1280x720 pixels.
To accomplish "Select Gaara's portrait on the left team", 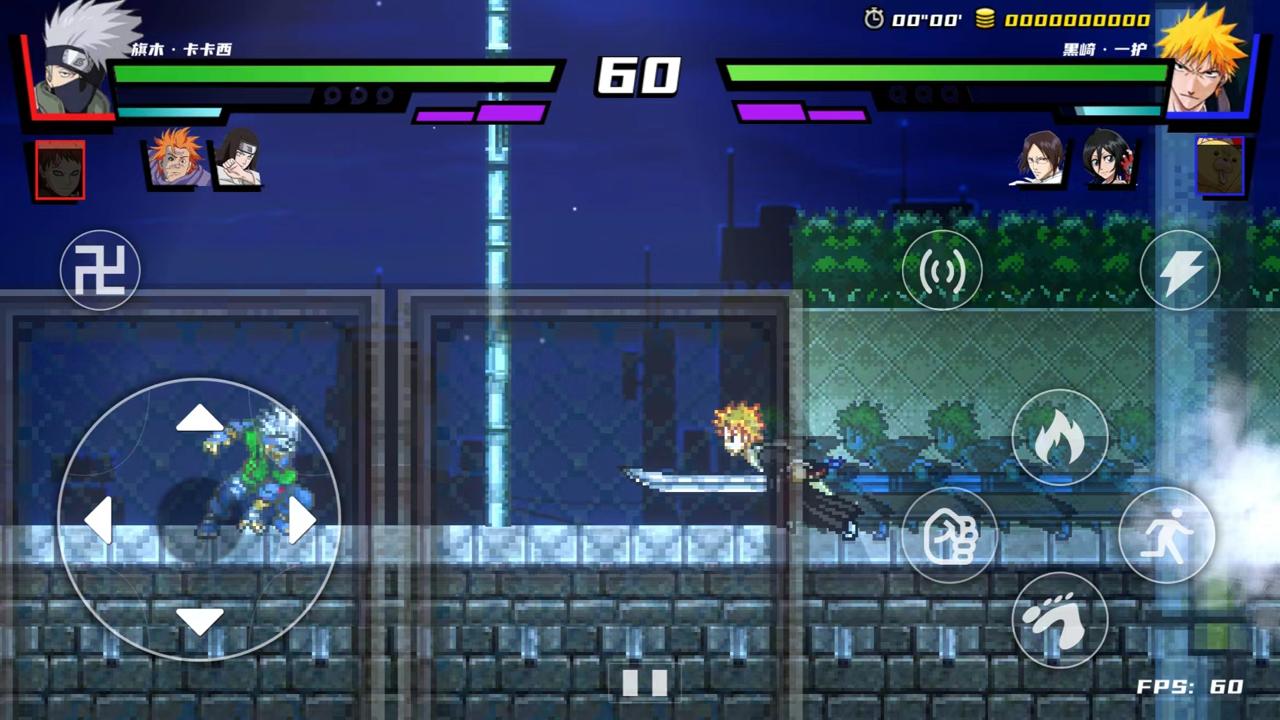I will tap(59, 168).
